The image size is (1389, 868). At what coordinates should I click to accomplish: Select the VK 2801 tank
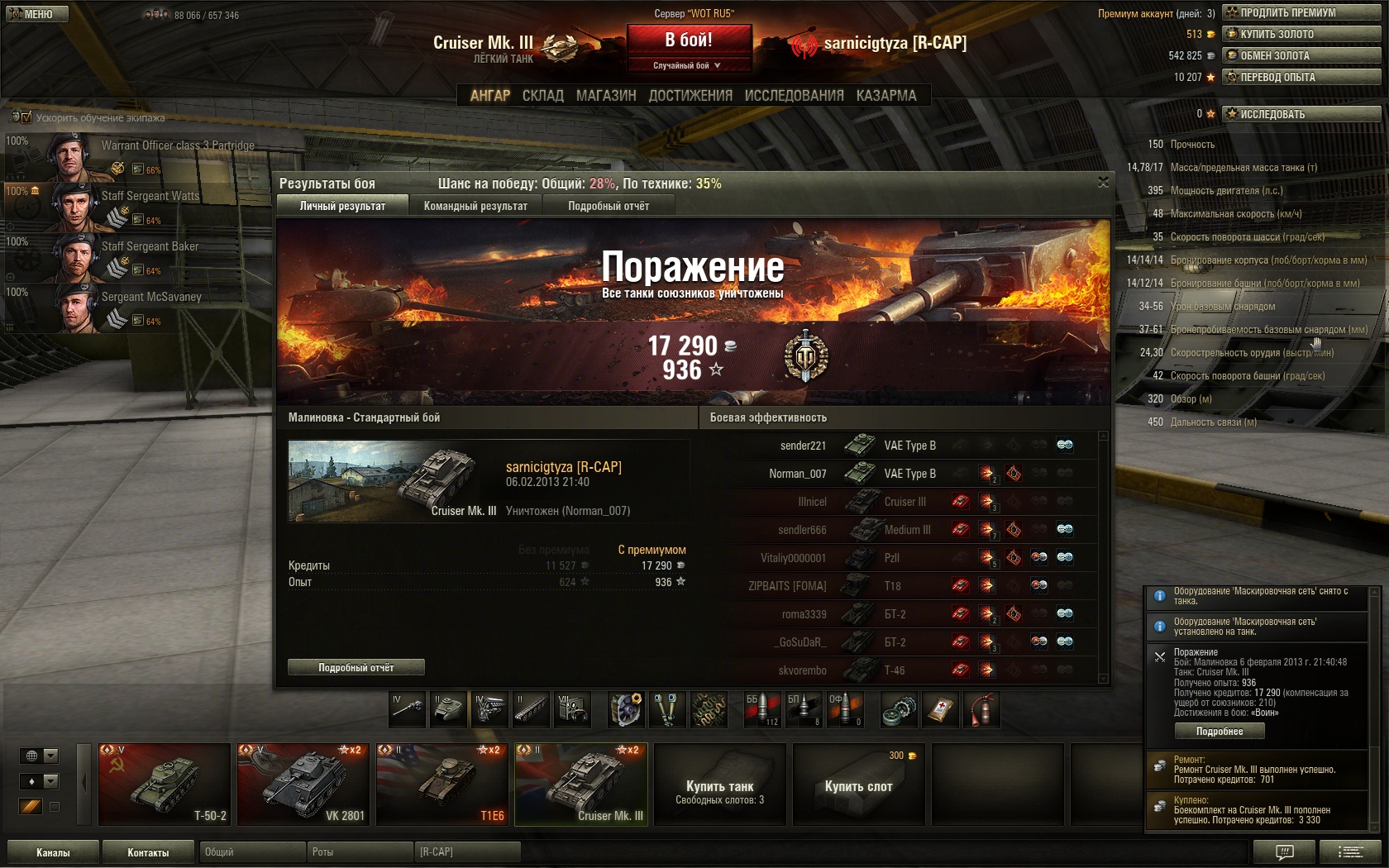click(303, 784)
